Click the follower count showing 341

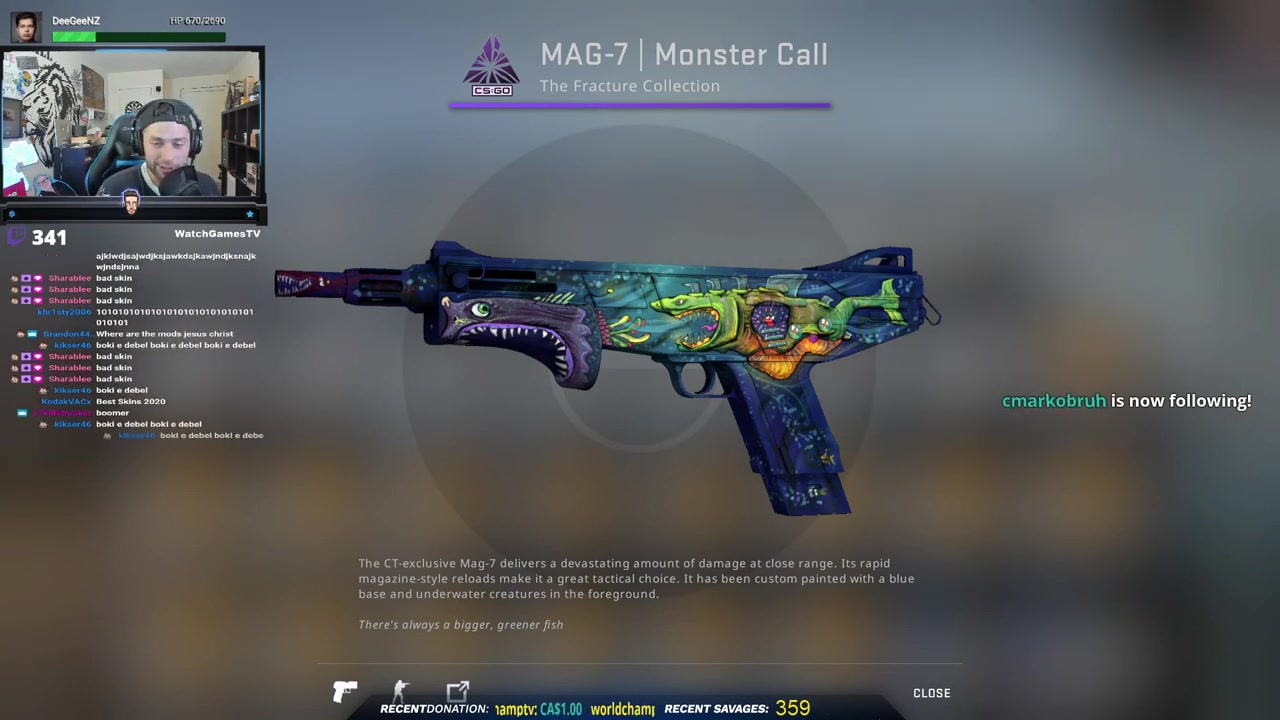(49, 237)
